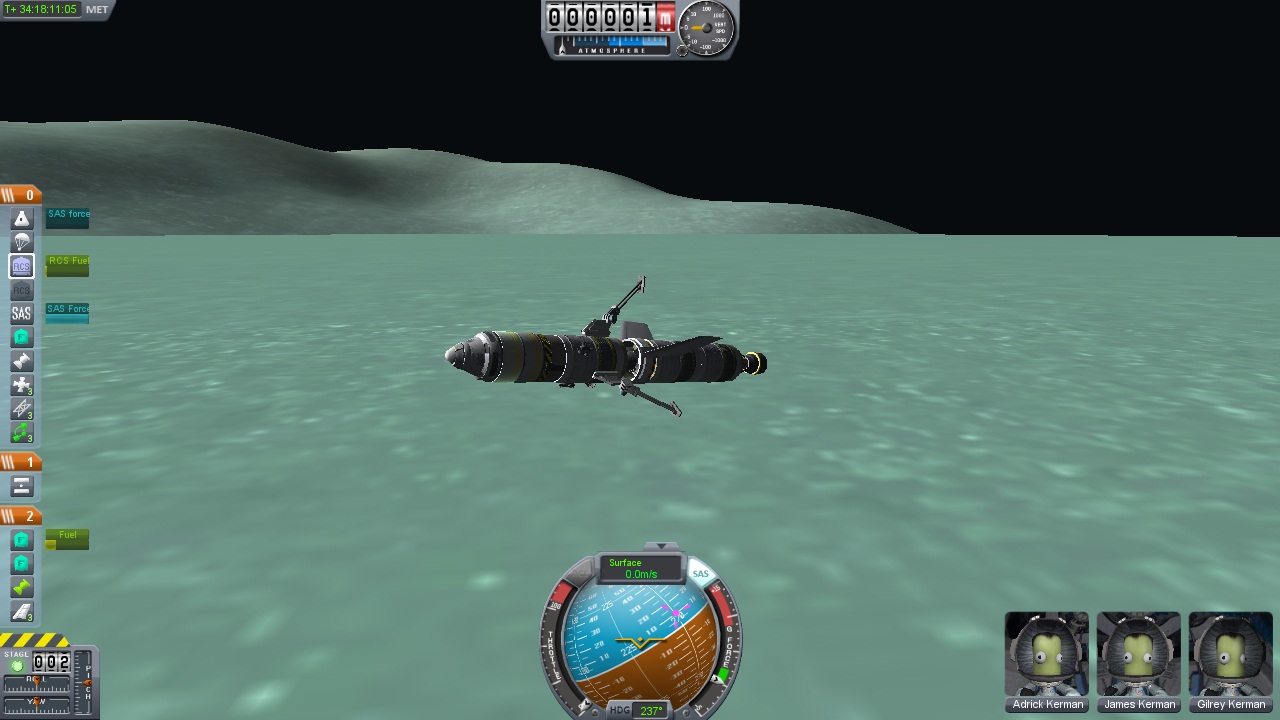1280x720 pixels.
Task: Select the orange stage 2 header
Action: 21,516
